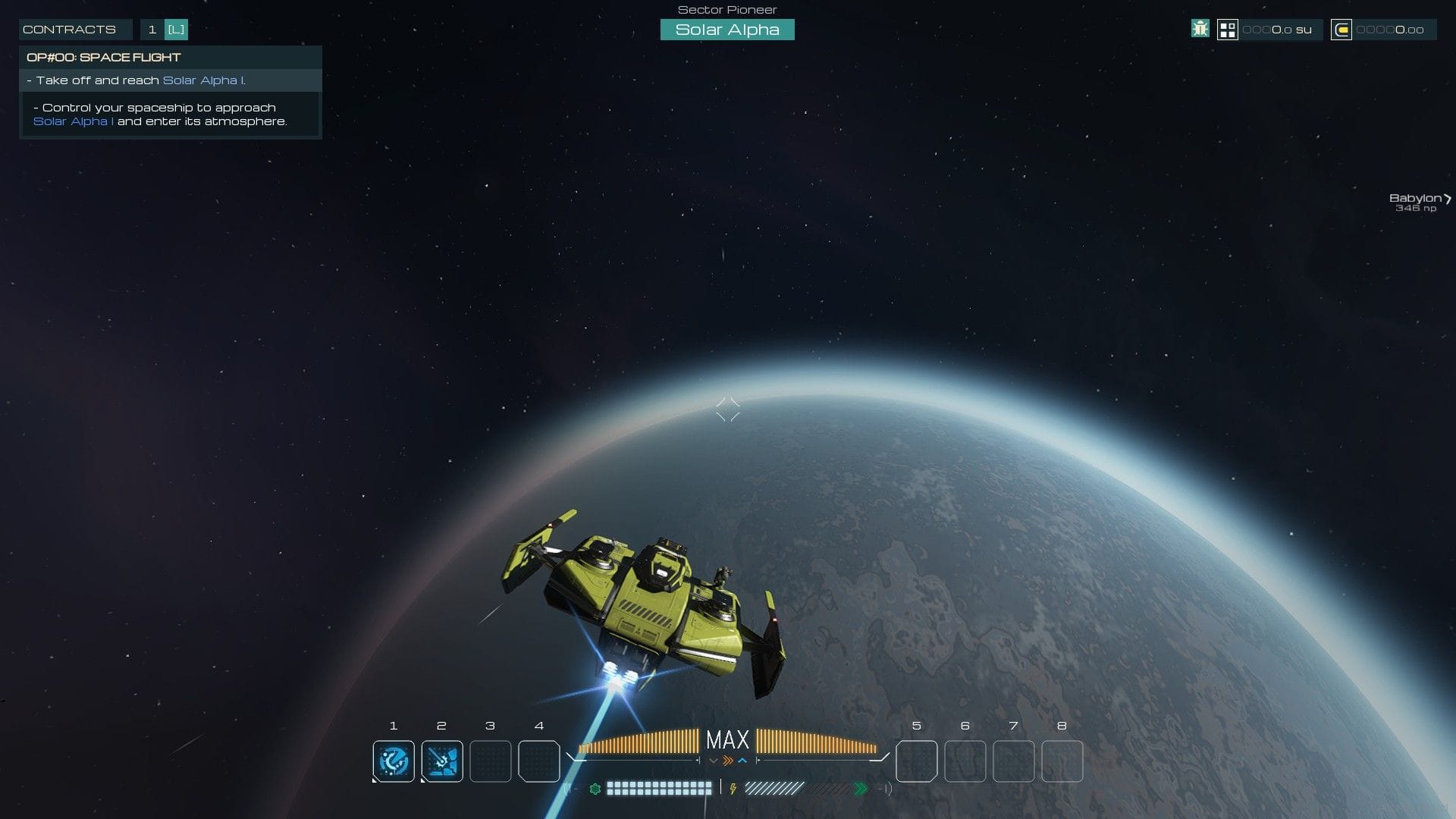
Task: Click the yellow currency coin icon
Action: click(x=1343, y=30)
